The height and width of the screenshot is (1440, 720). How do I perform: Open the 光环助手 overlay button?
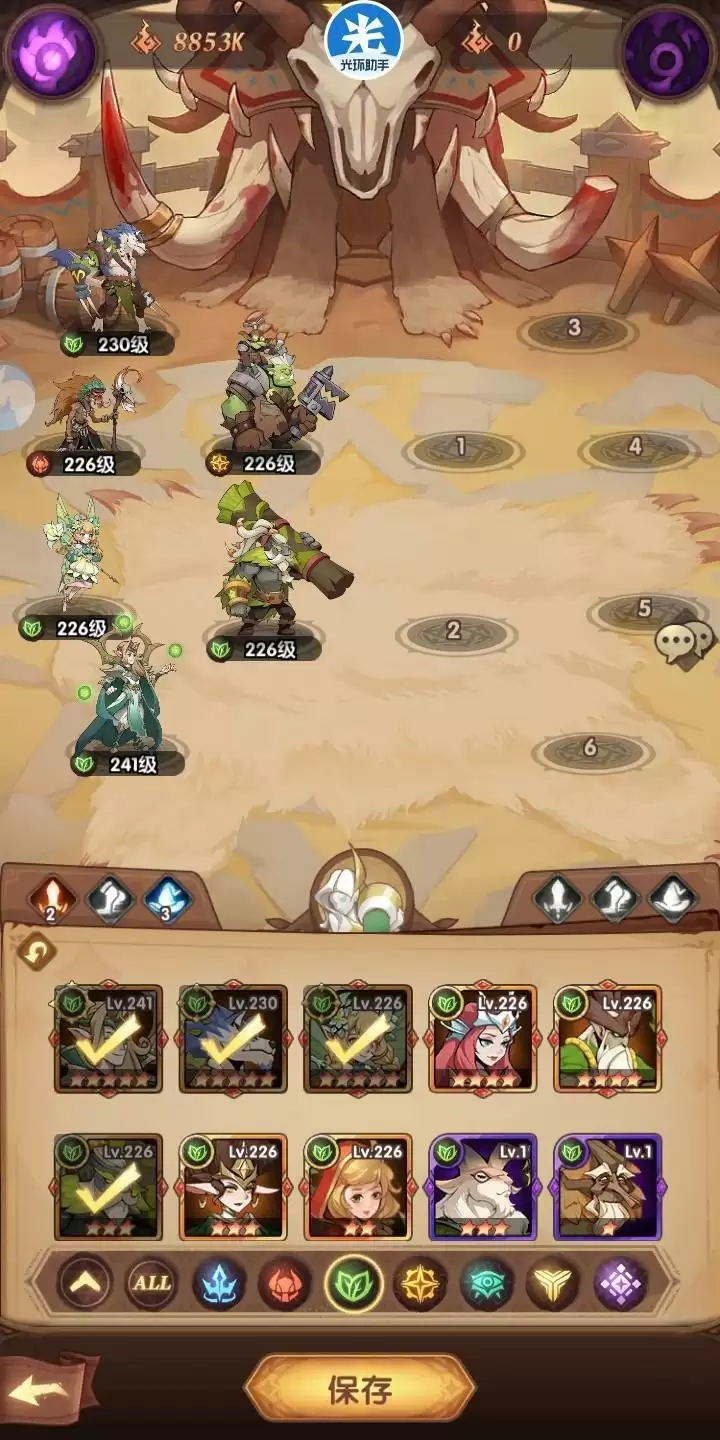[363, 35]
